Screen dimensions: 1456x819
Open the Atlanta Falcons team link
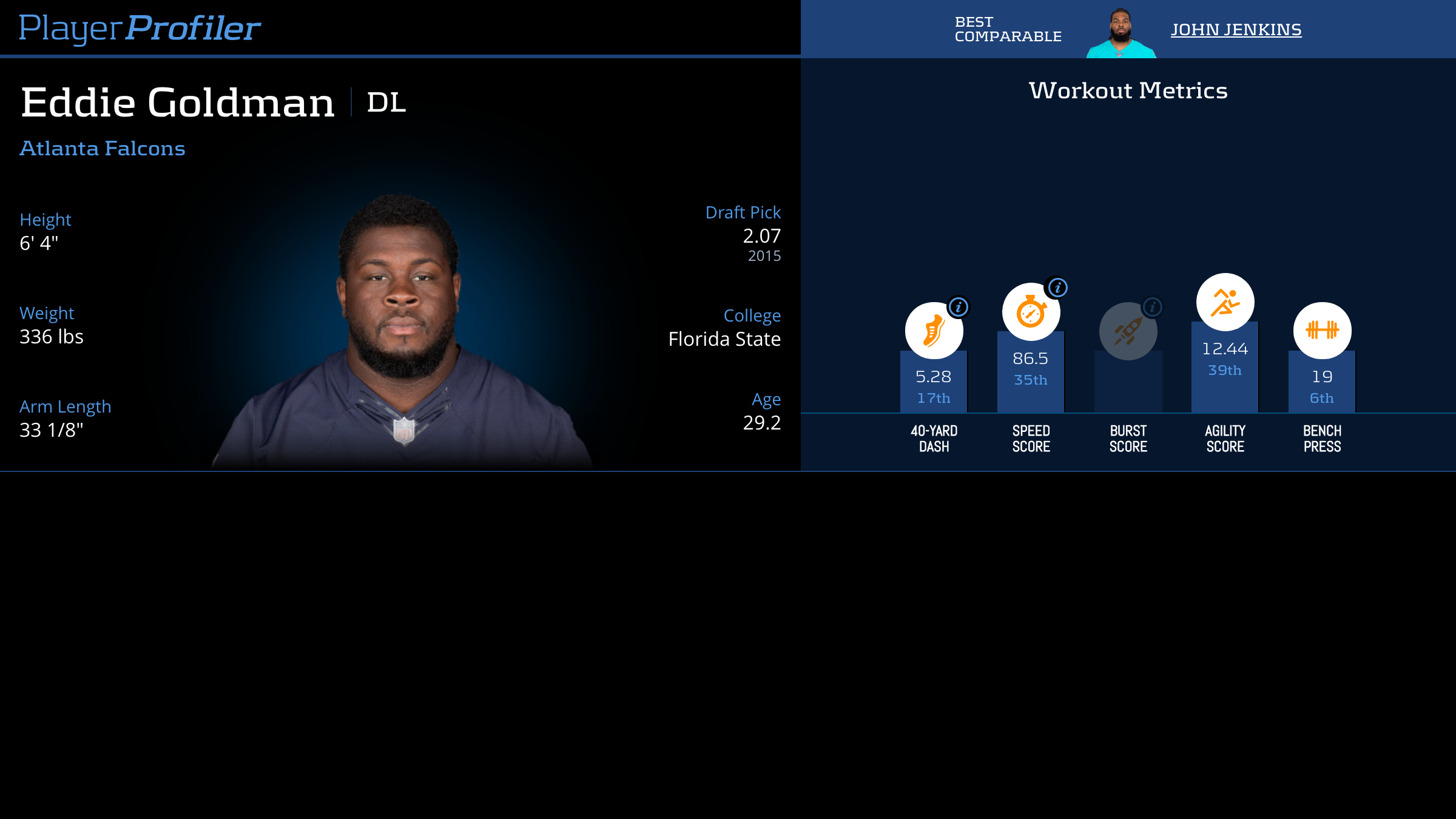pos(103,149)
